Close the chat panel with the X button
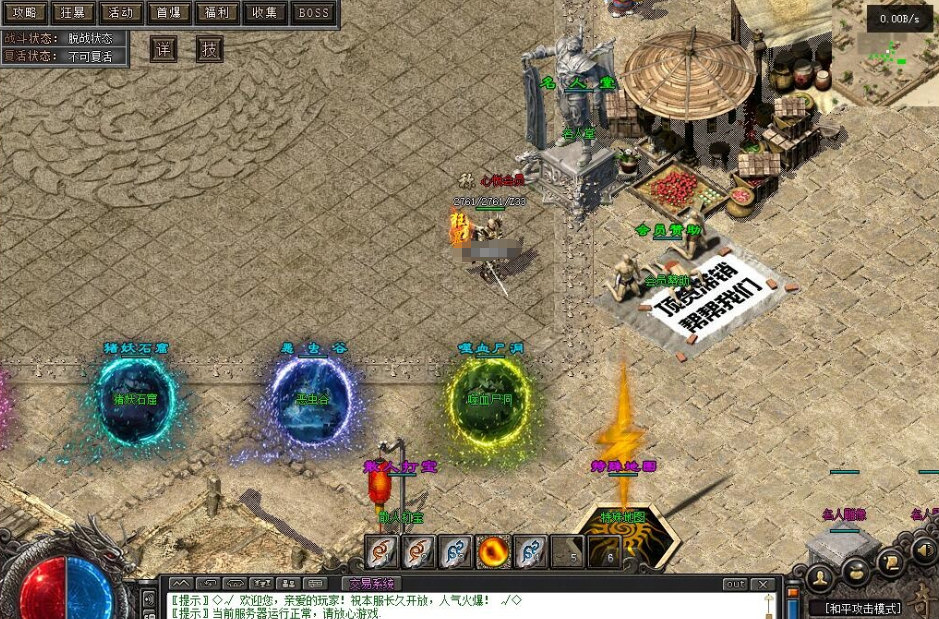 [763, 584]
